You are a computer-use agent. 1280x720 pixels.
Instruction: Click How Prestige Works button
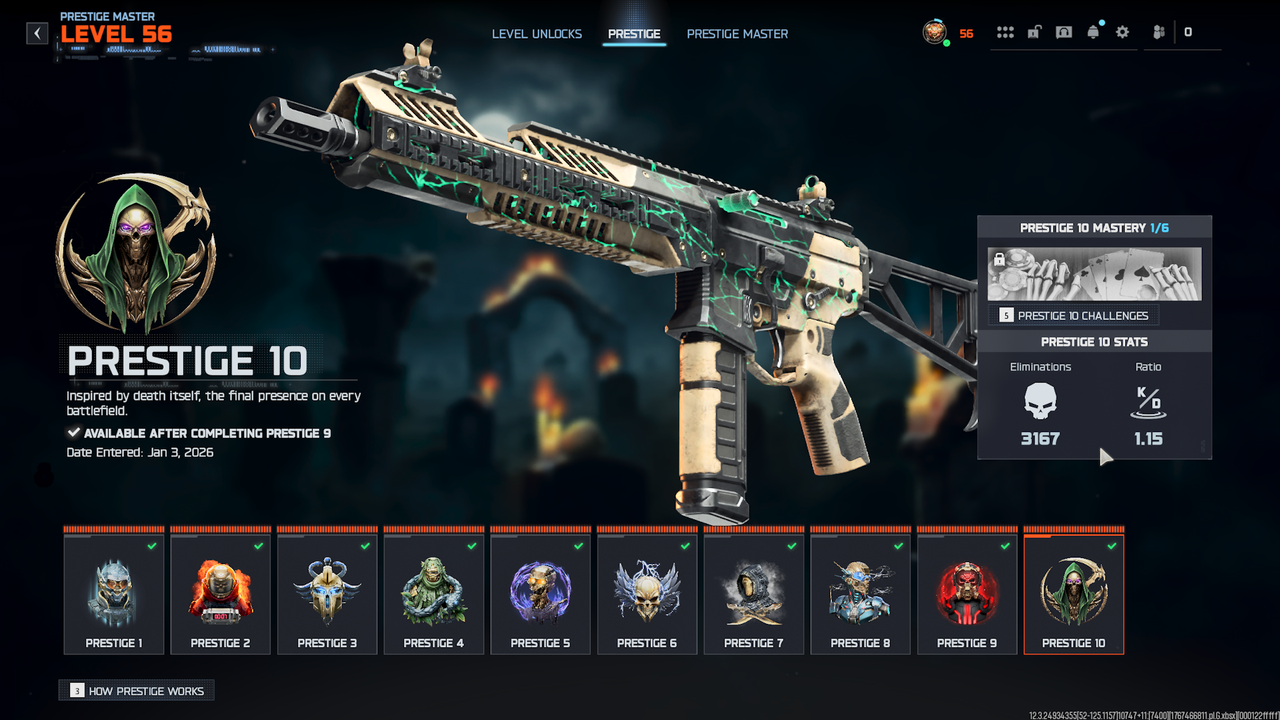[x=137, y=691]
